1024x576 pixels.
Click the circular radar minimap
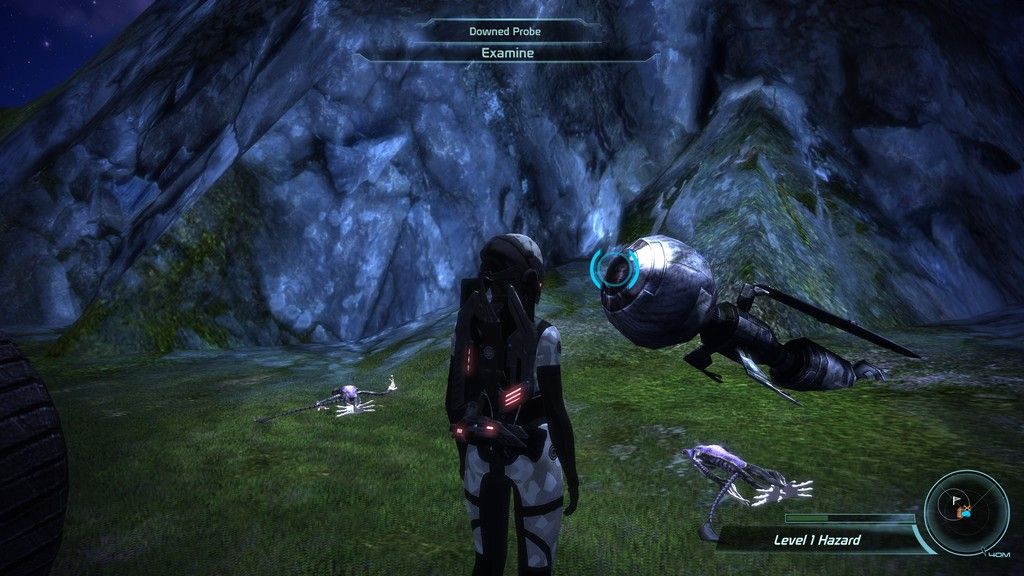pyautogui.click(x=966, y=511)
